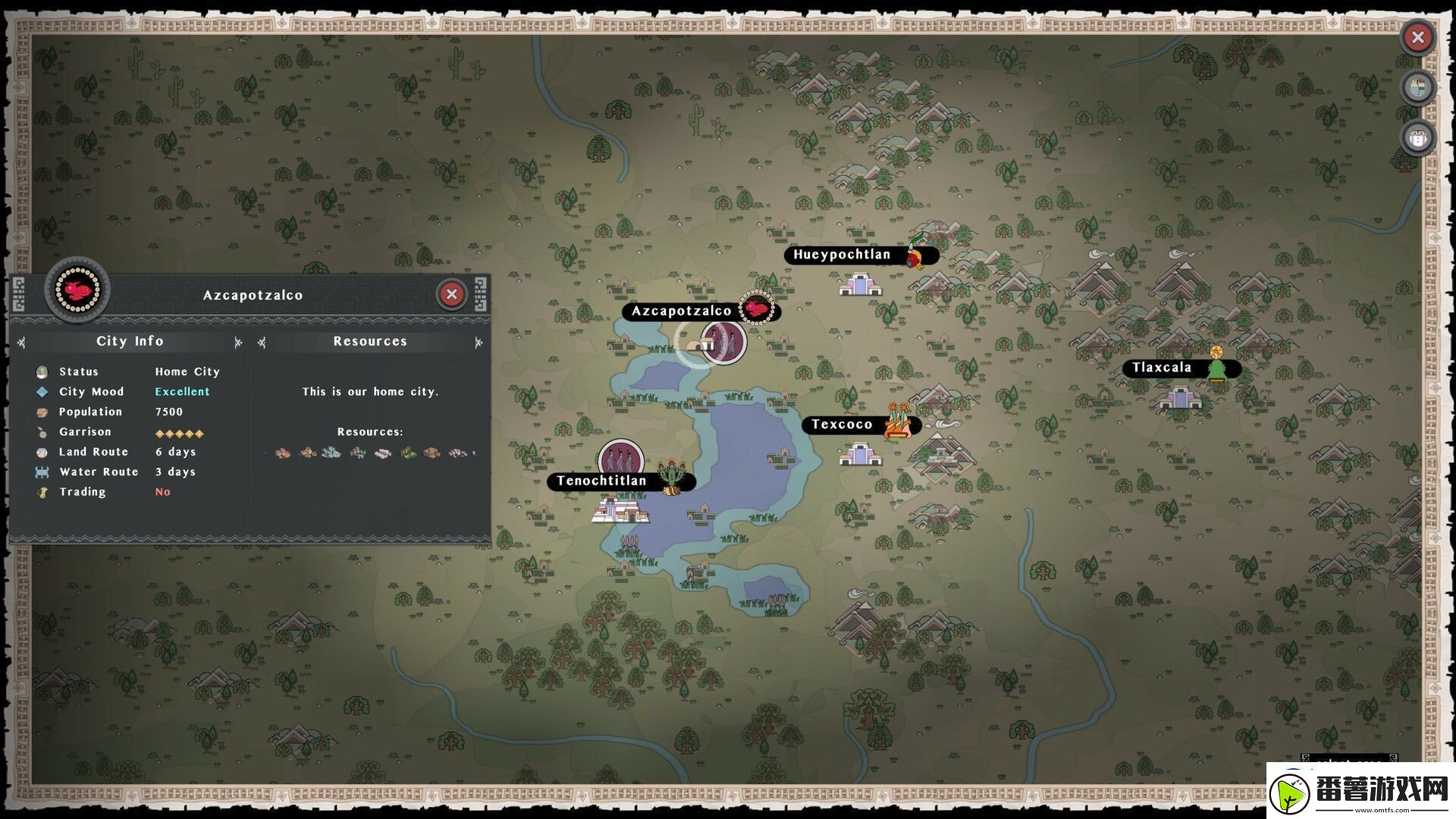Select the Hueypochtlan city label
Screen dimensions: 1456x819
click(x=842, y=255)
